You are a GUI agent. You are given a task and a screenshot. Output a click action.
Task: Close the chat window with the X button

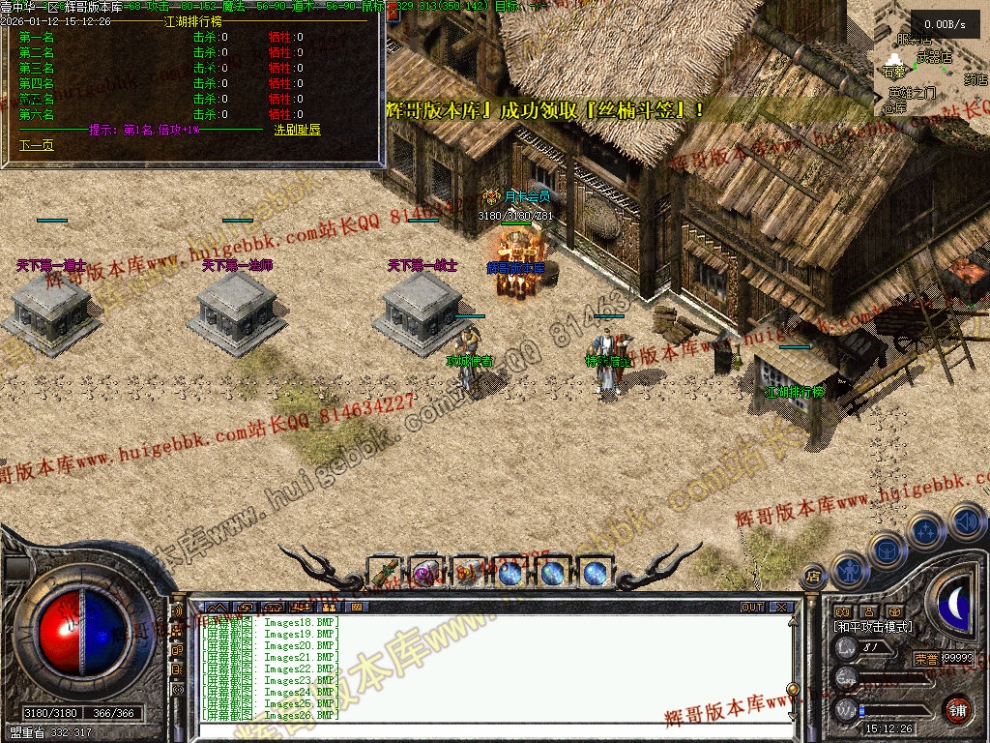click(x=781, y=607)
